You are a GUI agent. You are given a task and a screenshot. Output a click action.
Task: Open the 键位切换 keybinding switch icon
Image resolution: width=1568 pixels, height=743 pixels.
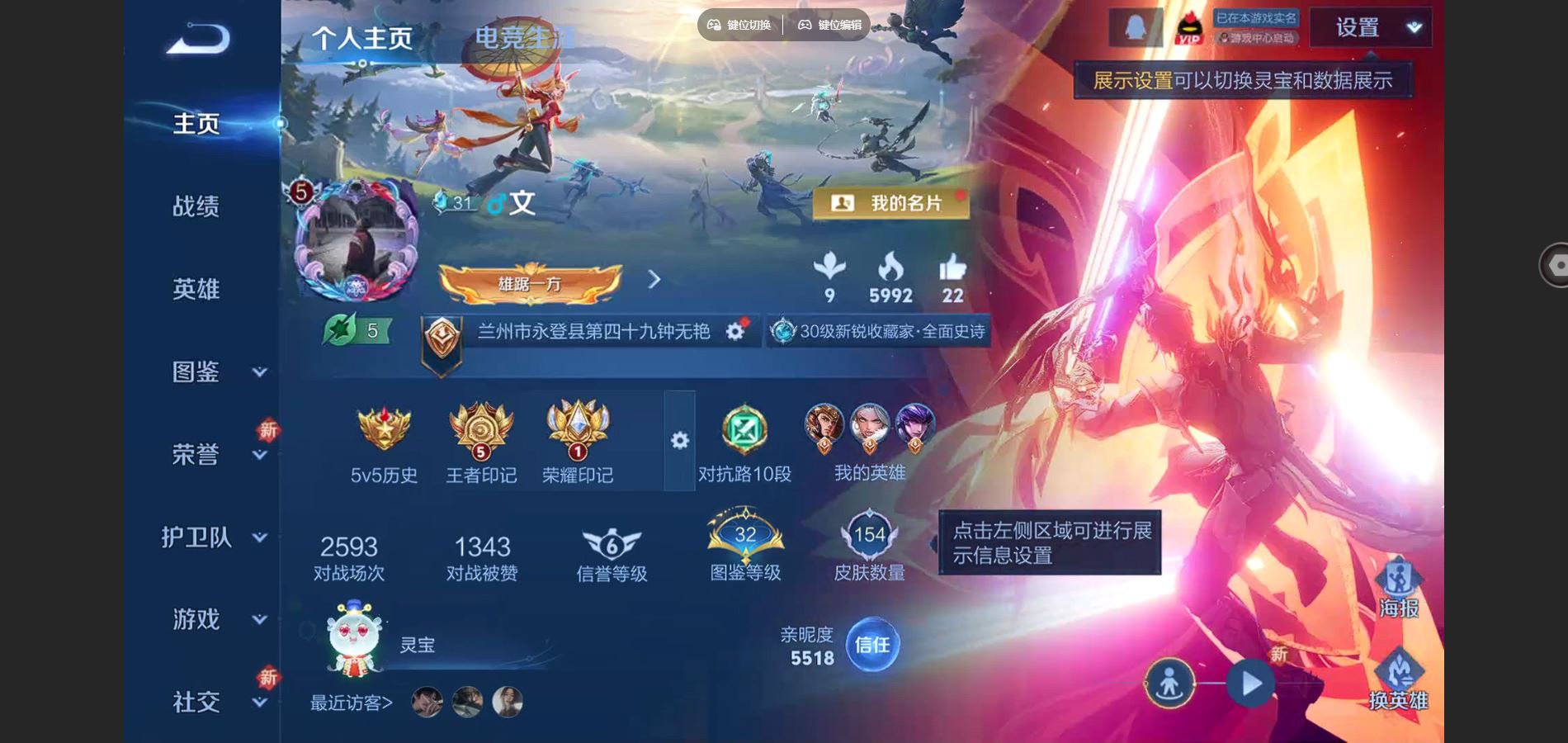(x=715, y=25)
